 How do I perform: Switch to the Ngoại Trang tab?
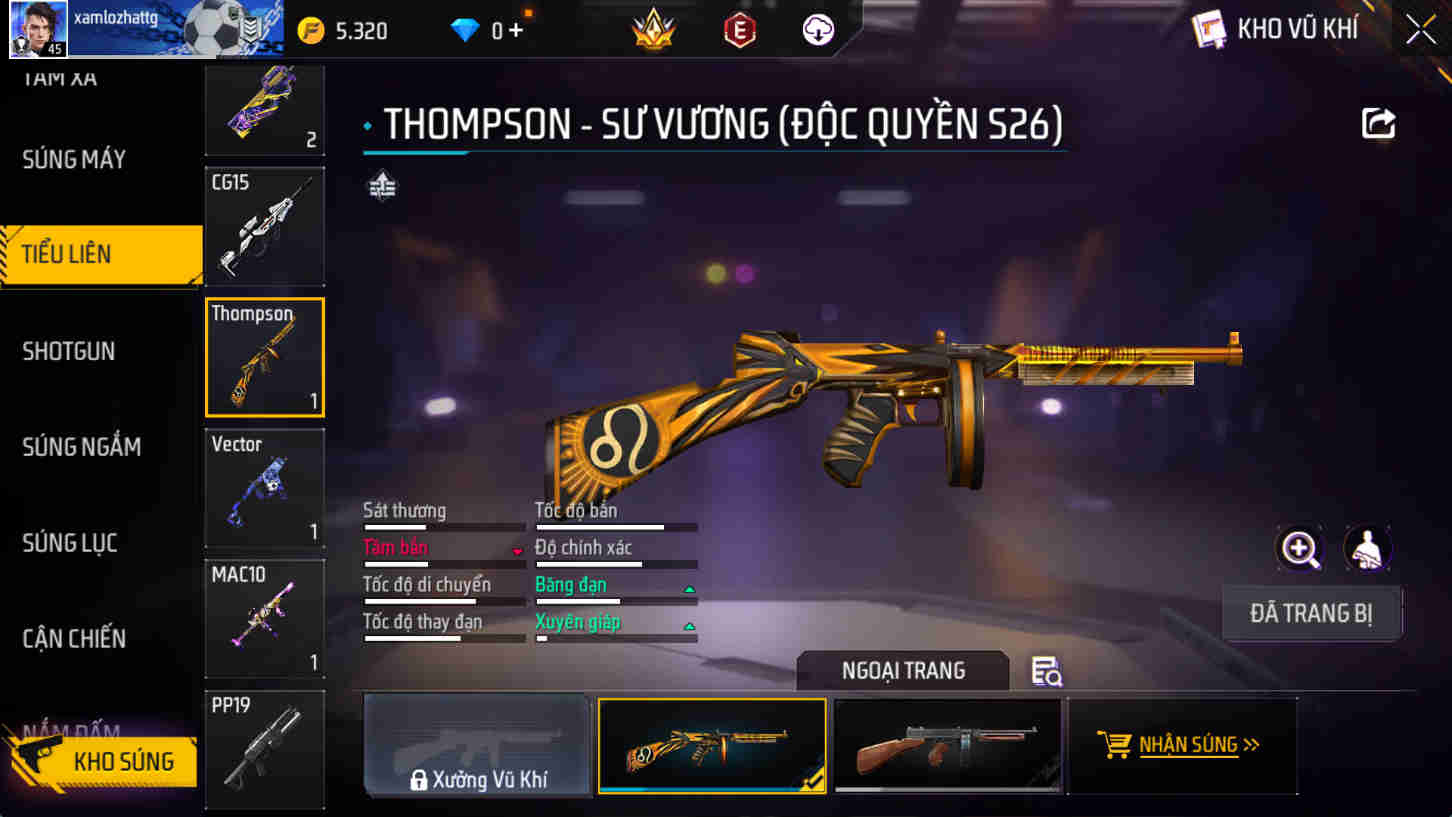pos(901,671)
